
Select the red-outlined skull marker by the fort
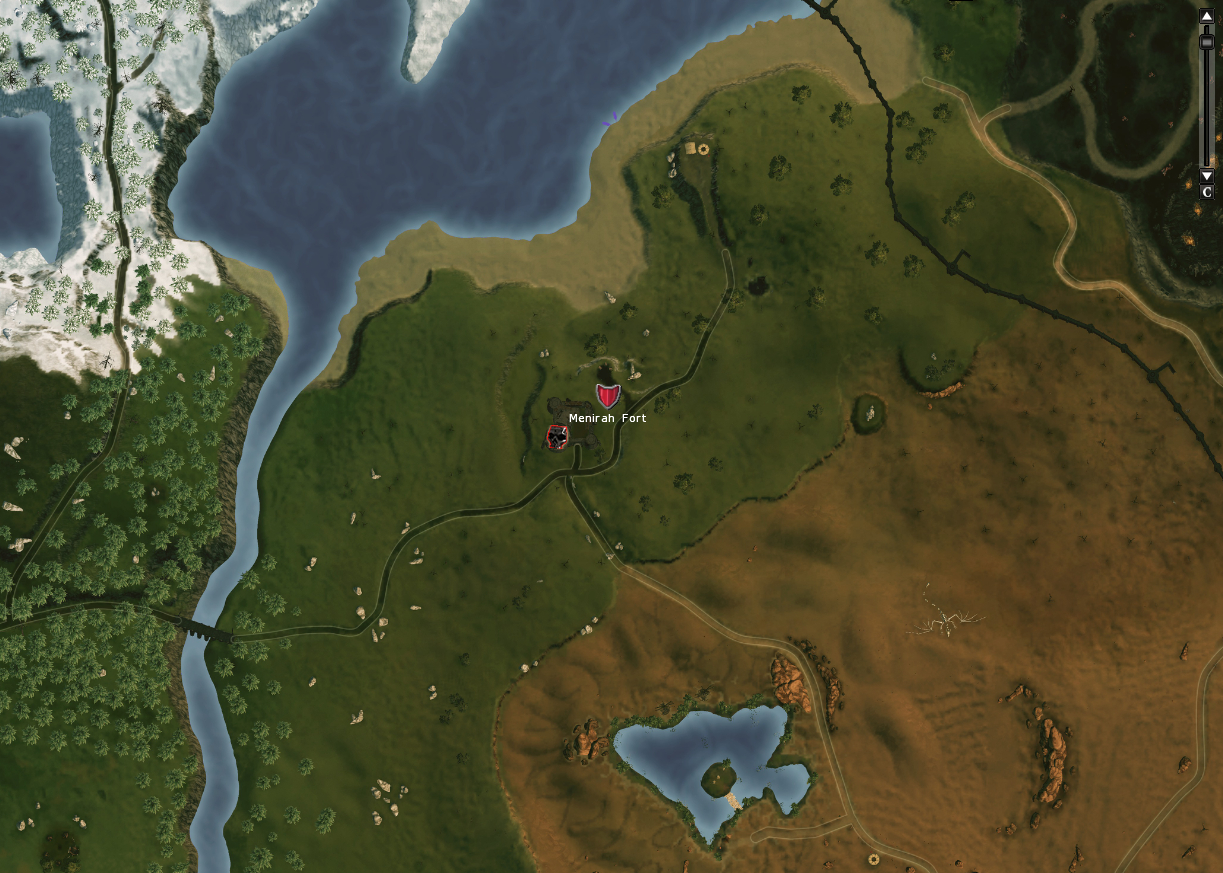[x=557, y=437]
